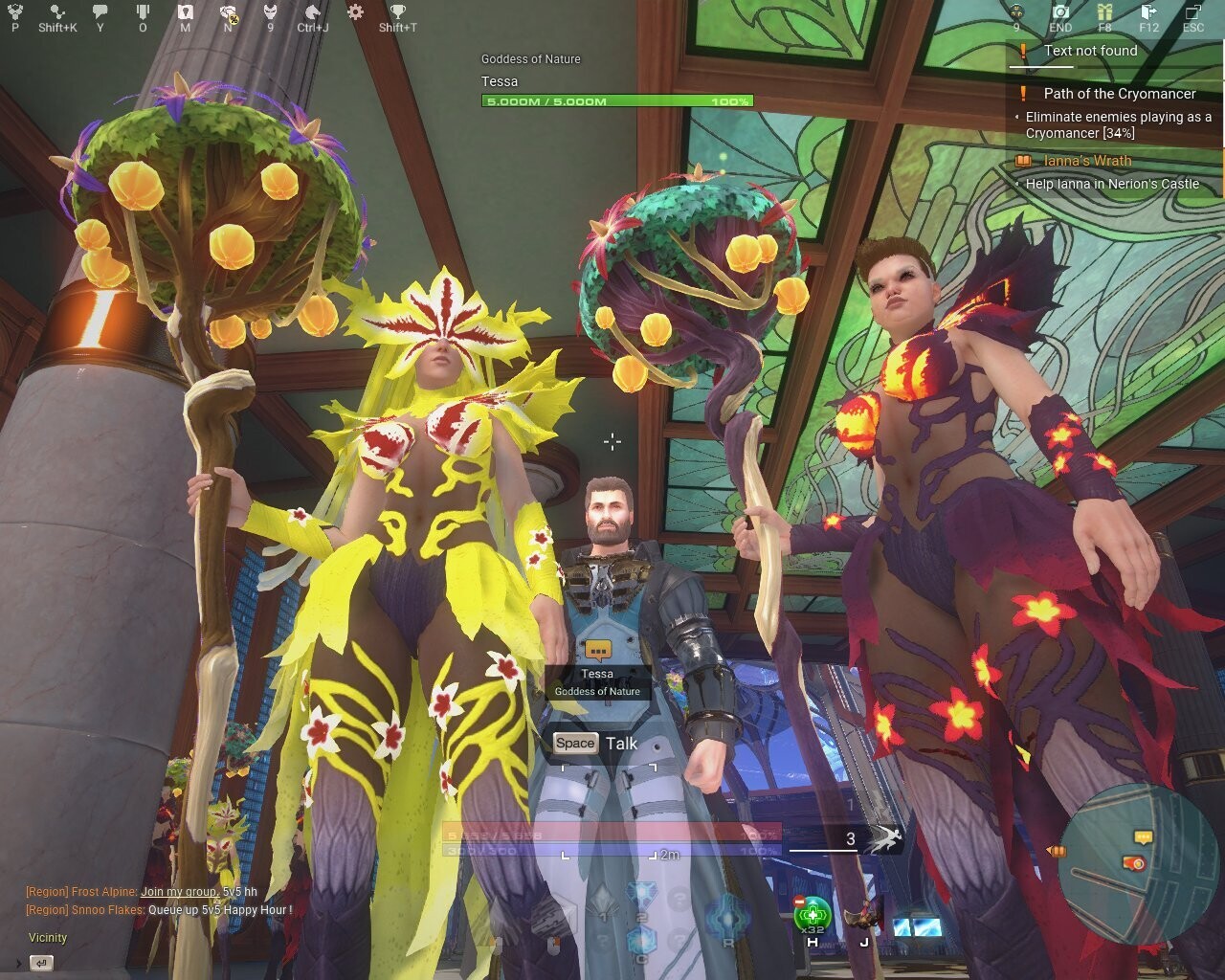Open achievements via the trophy icon (Shift+T)
Image resolution: width=1225 pixels, height=980 pixels.
pos(399,11)
